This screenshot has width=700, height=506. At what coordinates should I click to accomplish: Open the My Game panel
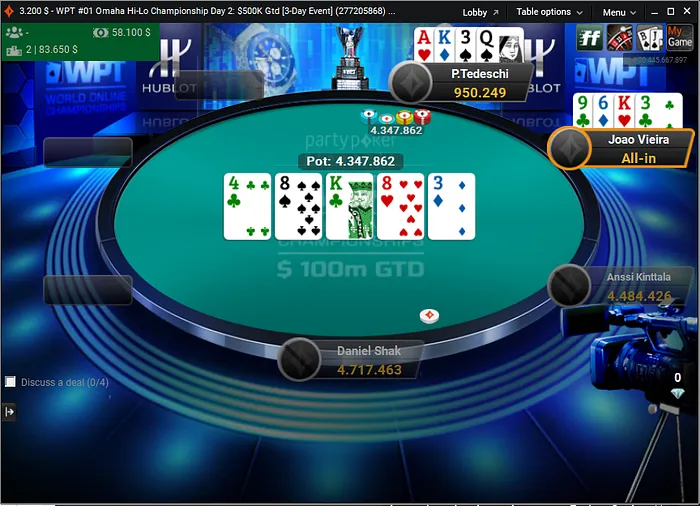[x=680, y=38]
